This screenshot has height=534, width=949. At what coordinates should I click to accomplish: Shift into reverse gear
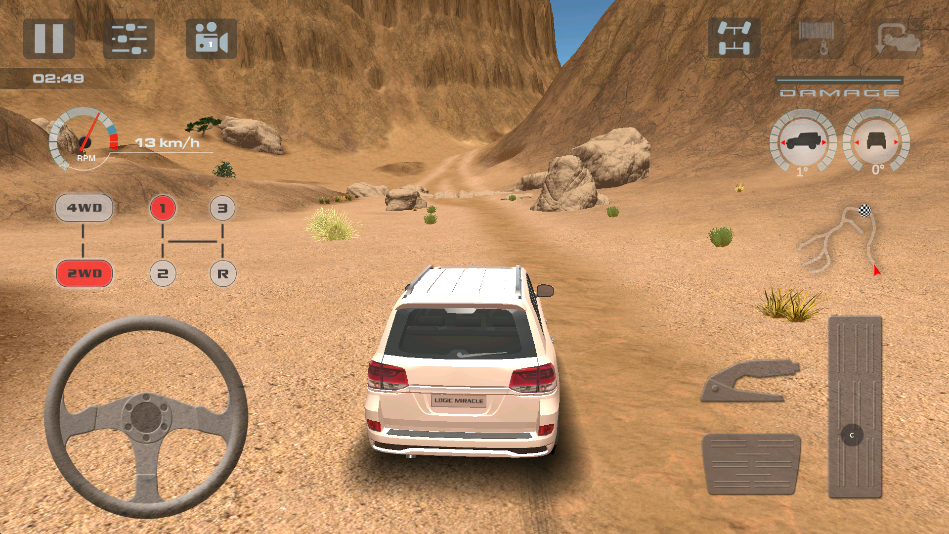(x=223, y=272)
